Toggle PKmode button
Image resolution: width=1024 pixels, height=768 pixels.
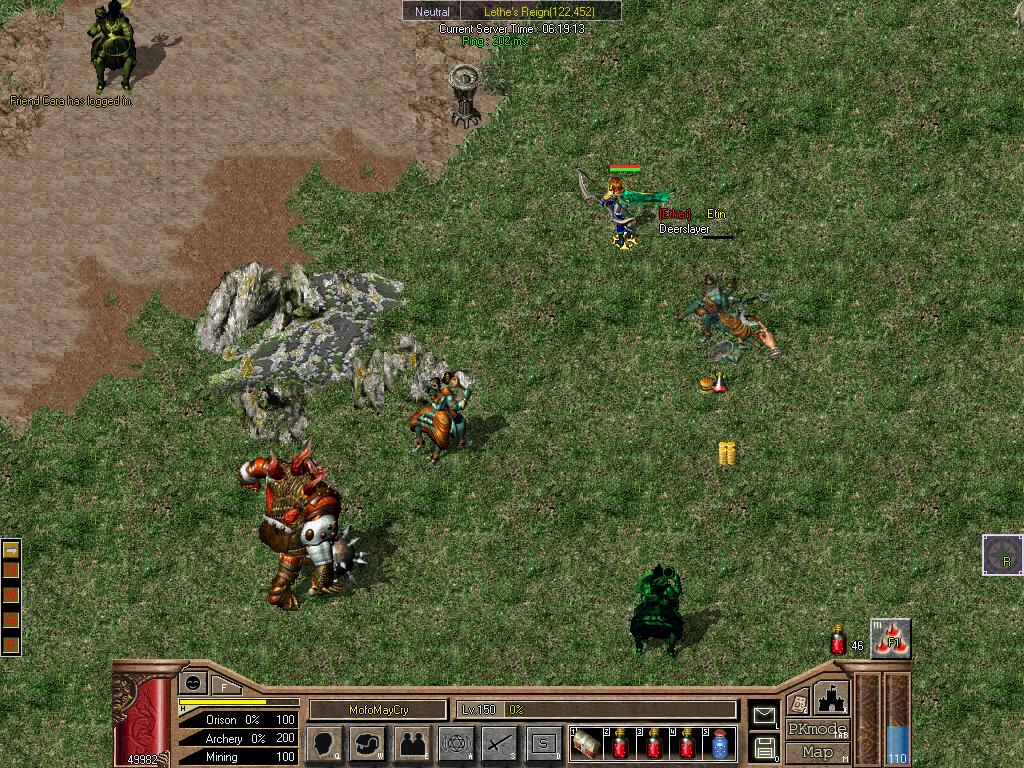(817, 729)
